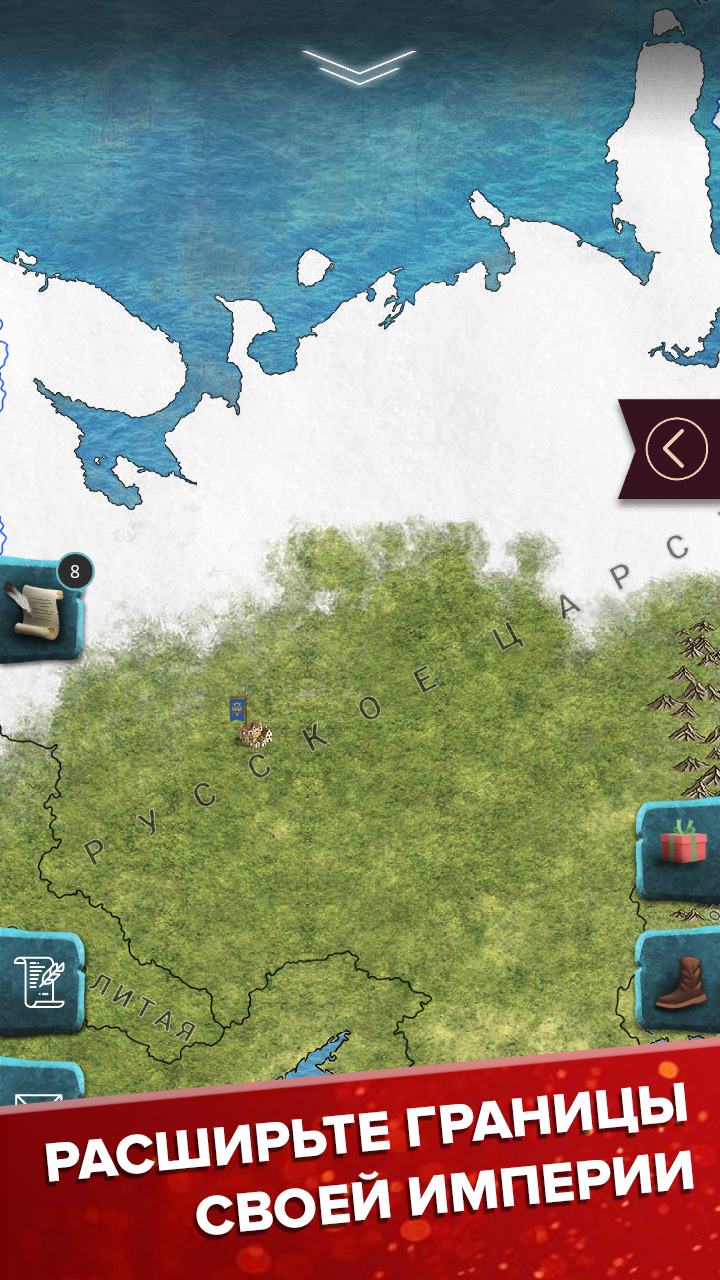The image size is (720, 1280).
Task: Open the brown boot button
Action: pos(681,983)
